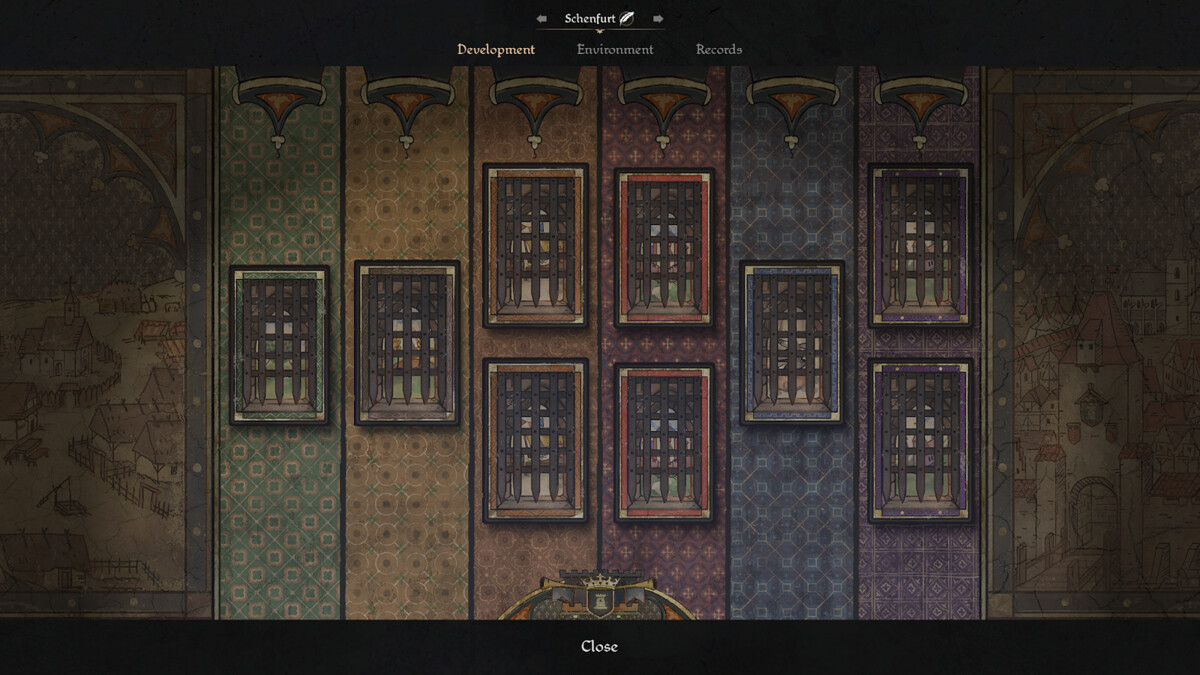Go to next settlement with right arrow
1200x675 pixels.
pos(658,18)
